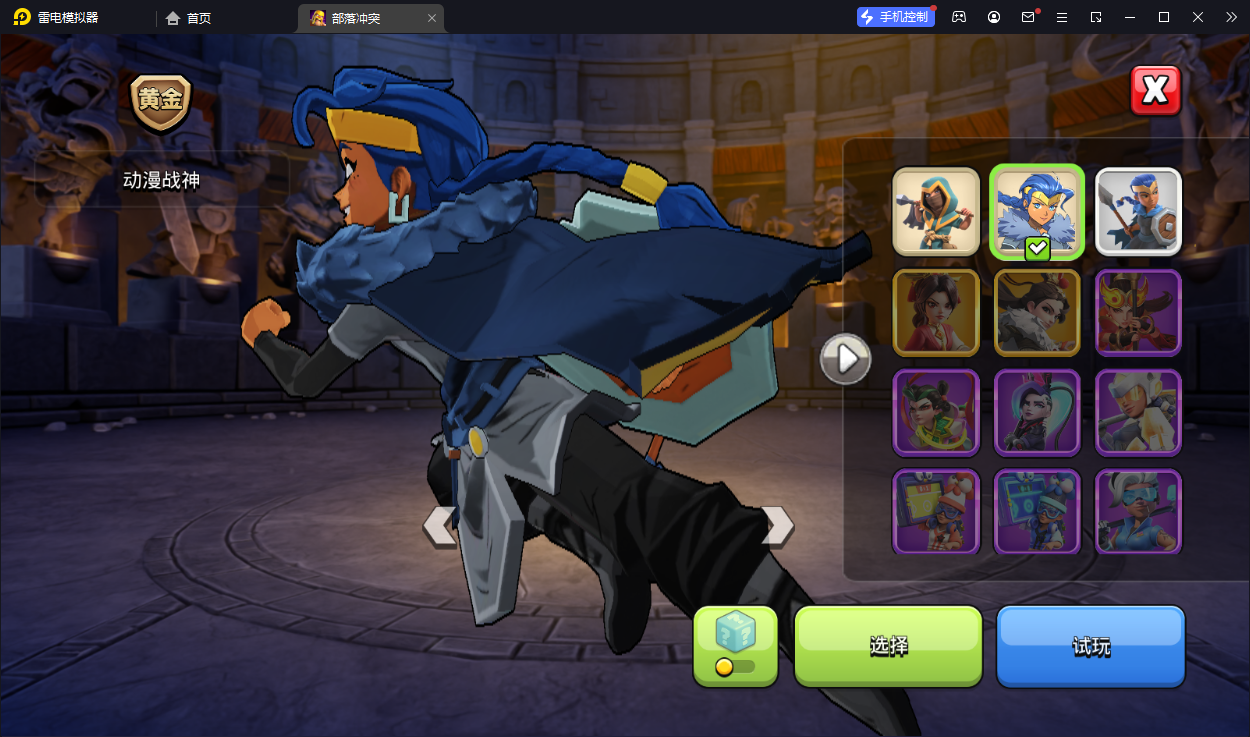The width and height of the screenshot is (1250, 737).
Task: Rotate the hero model with the left arrow
Action: [440, 526]
